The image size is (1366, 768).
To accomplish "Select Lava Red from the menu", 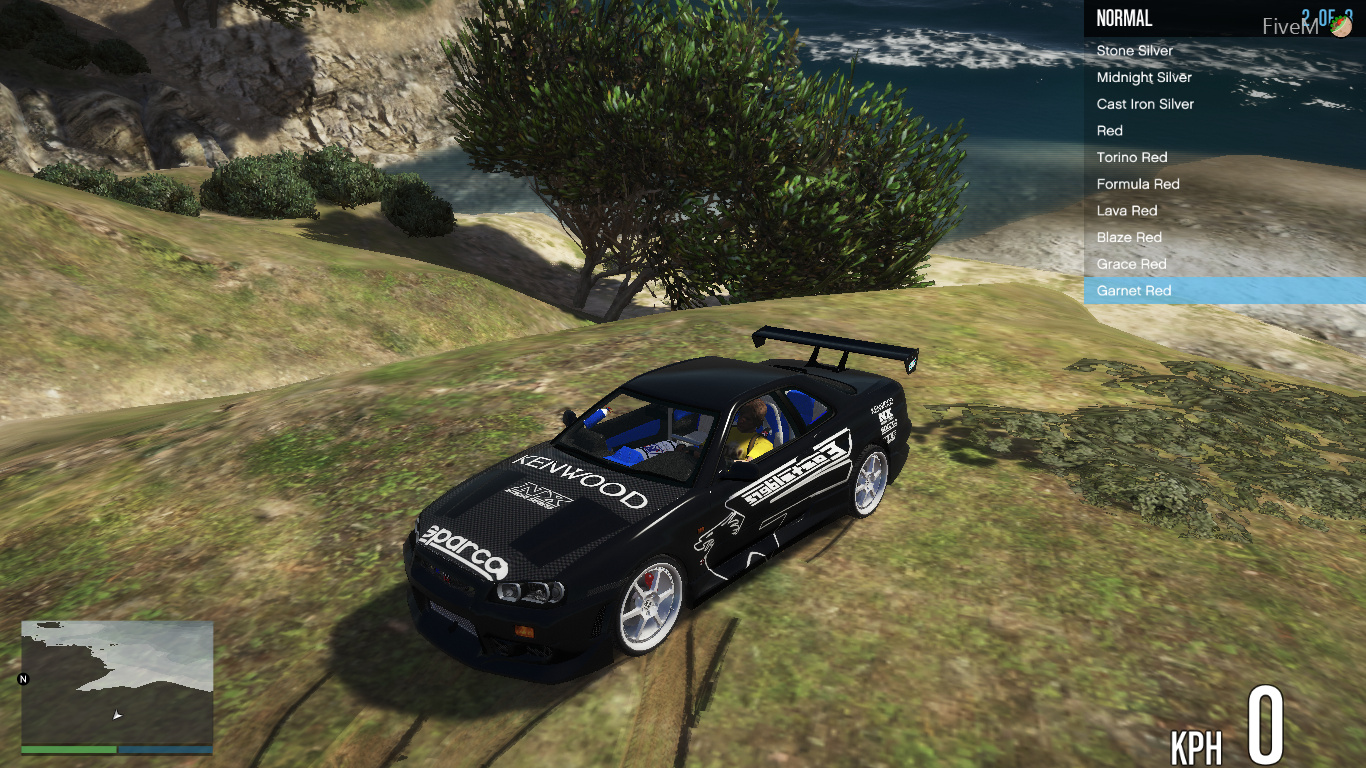I will pos(1127,211).
